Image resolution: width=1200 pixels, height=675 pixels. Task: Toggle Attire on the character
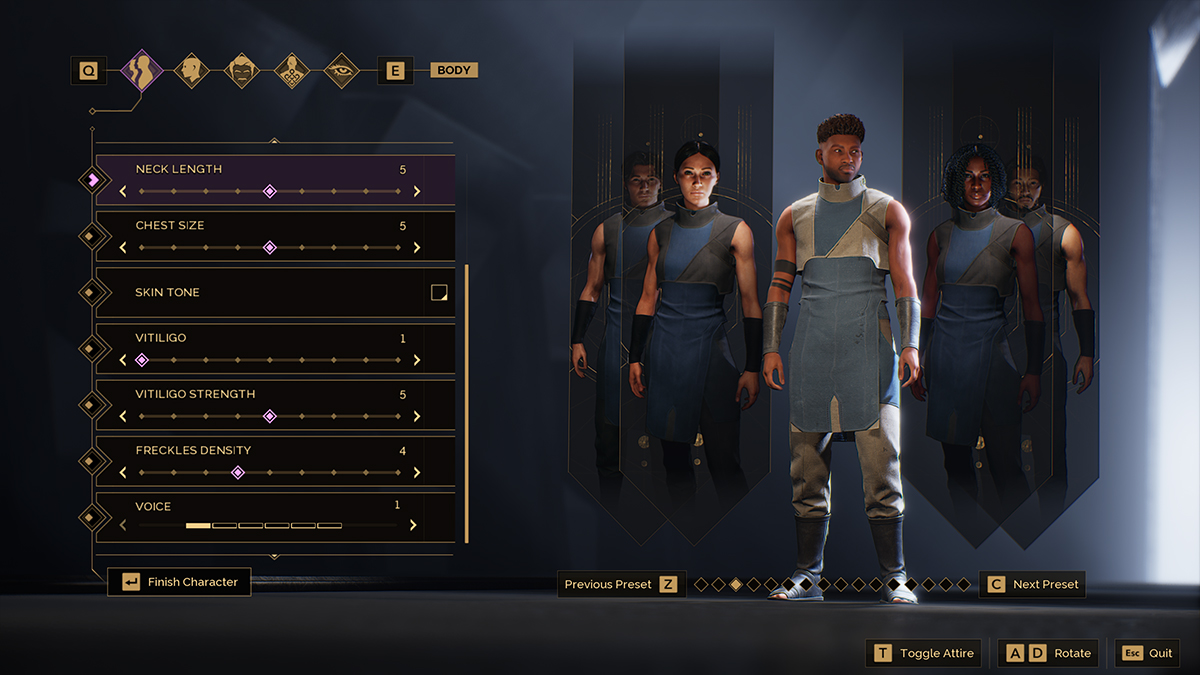click(x=924, y=653)
